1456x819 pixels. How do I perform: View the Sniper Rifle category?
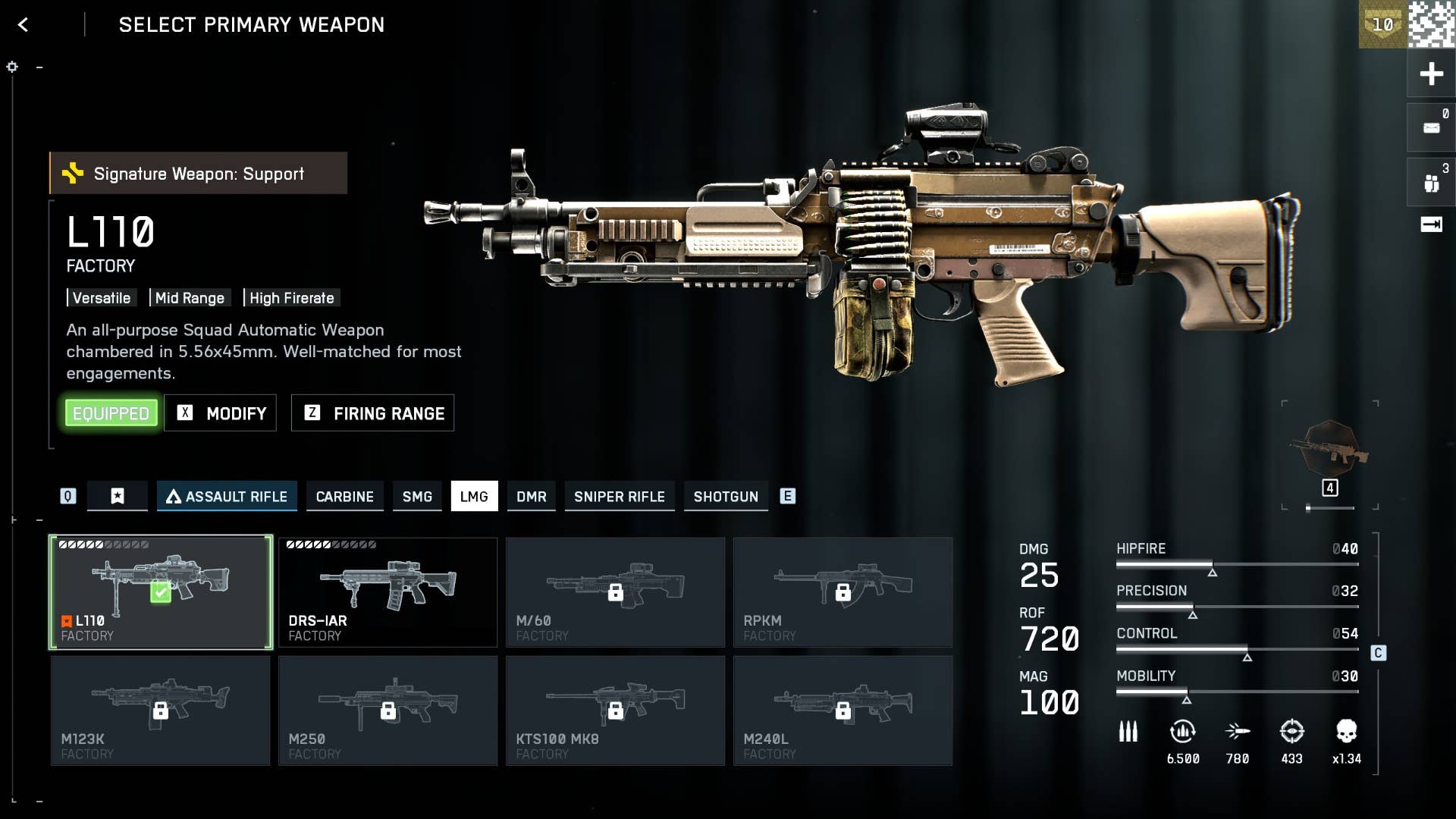pyautogui.click(x=619, y=497)
